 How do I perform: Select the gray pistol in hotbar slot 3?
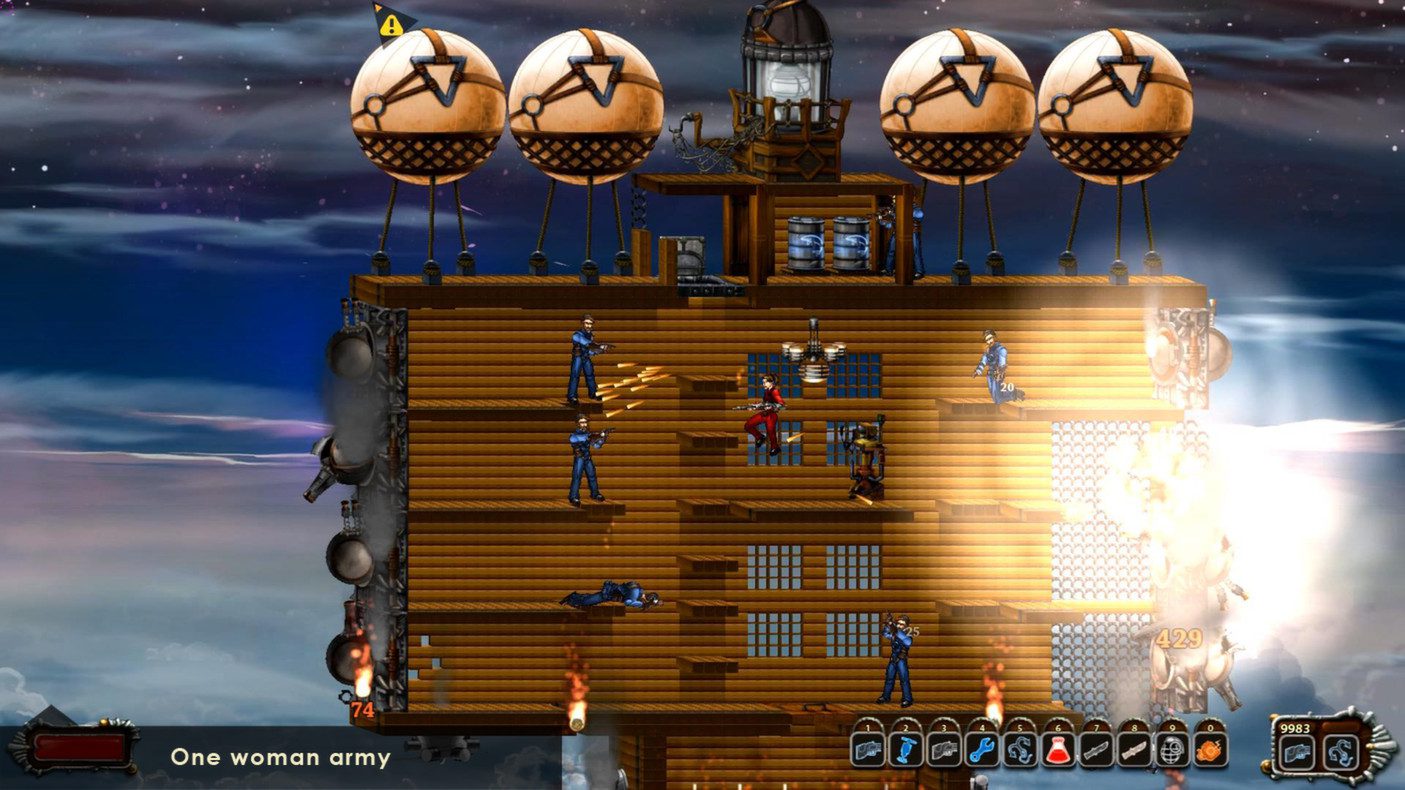click(x=943, y=748)
